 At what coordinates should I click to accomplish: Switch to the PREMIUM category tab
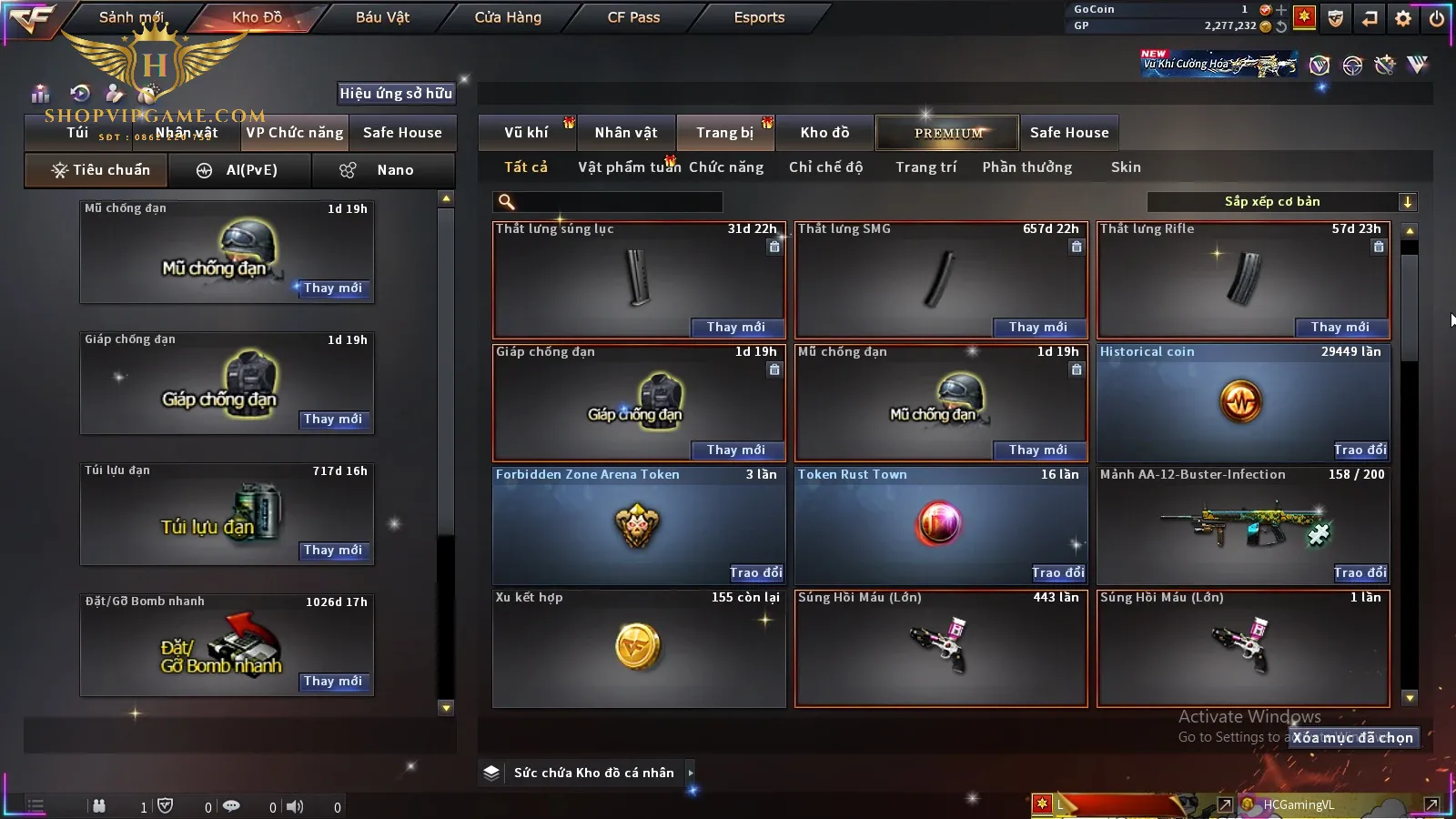tap(948, 133)
